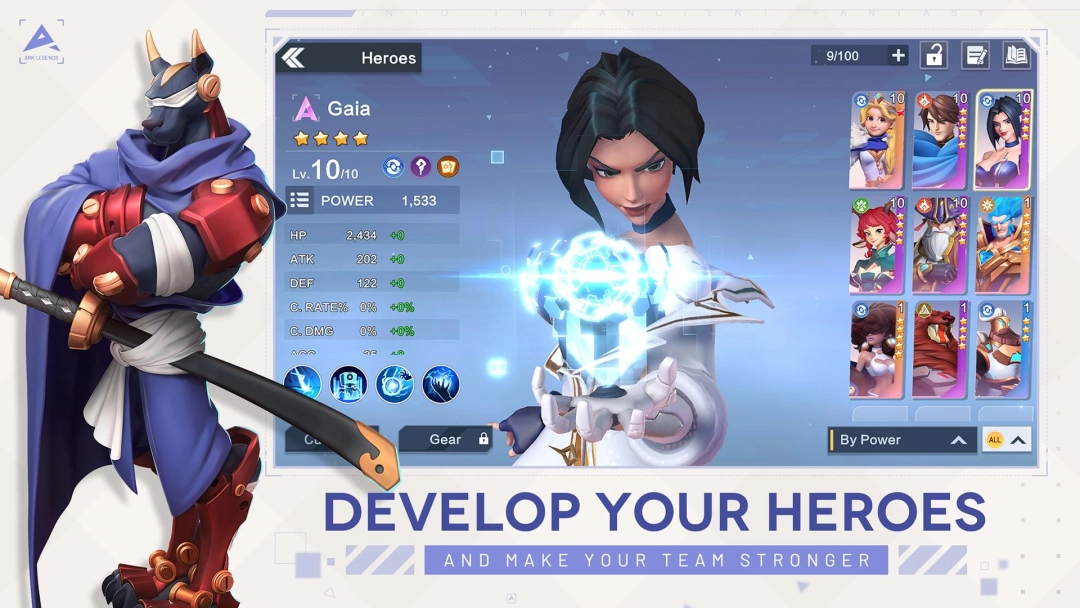This screenshot has height=608, width=1080.
Task: Open the By Power sorting dropdown
Action: pyautogui.click(x=902, y=440)
